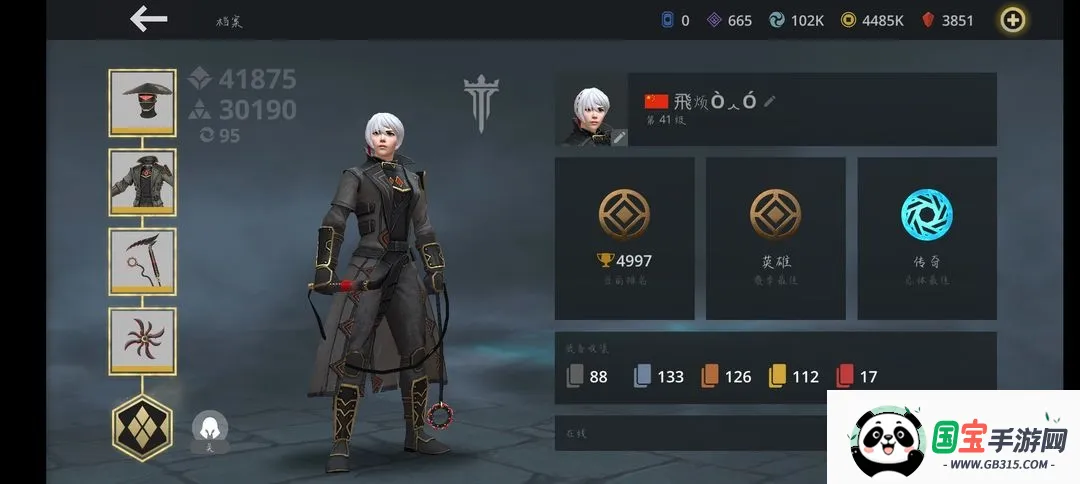Tap the gold plus button to add currency
This screenshot has height=484, width=1080.
tap(1015, 19)
